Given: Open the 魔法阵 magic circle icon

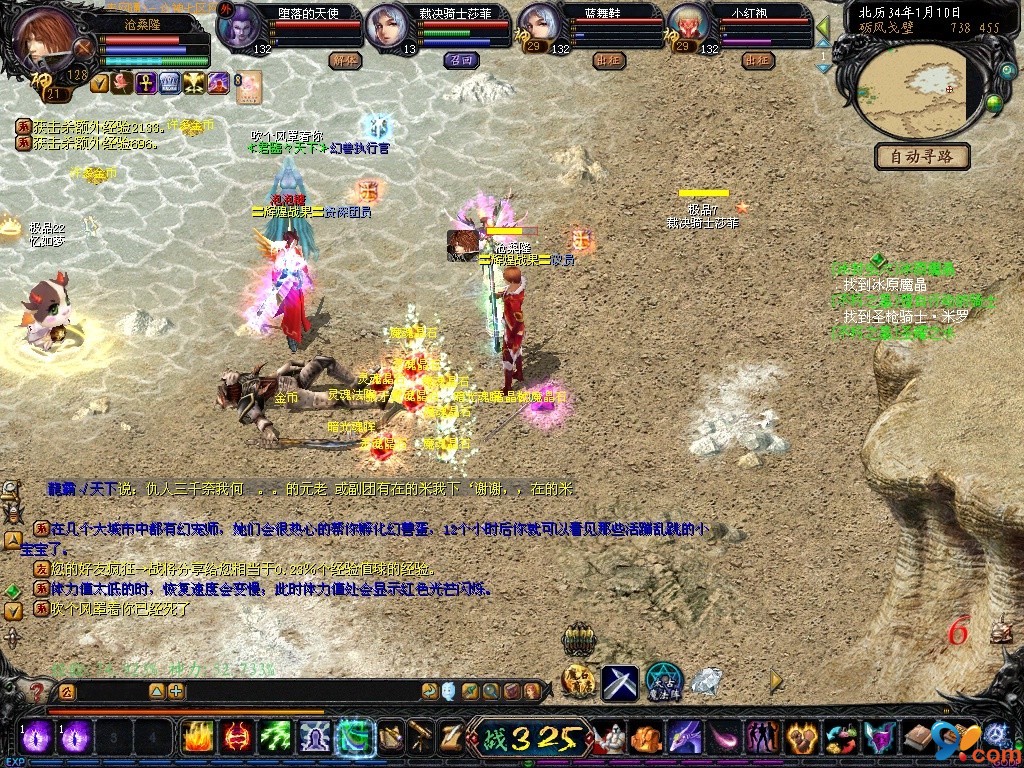Looking at the screenshot, I should [x=663, y=682].
